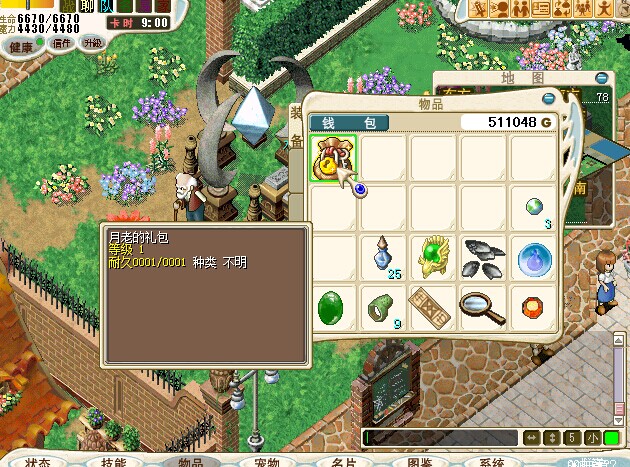Open the 状态 status tab

click(x=40, y=462)
